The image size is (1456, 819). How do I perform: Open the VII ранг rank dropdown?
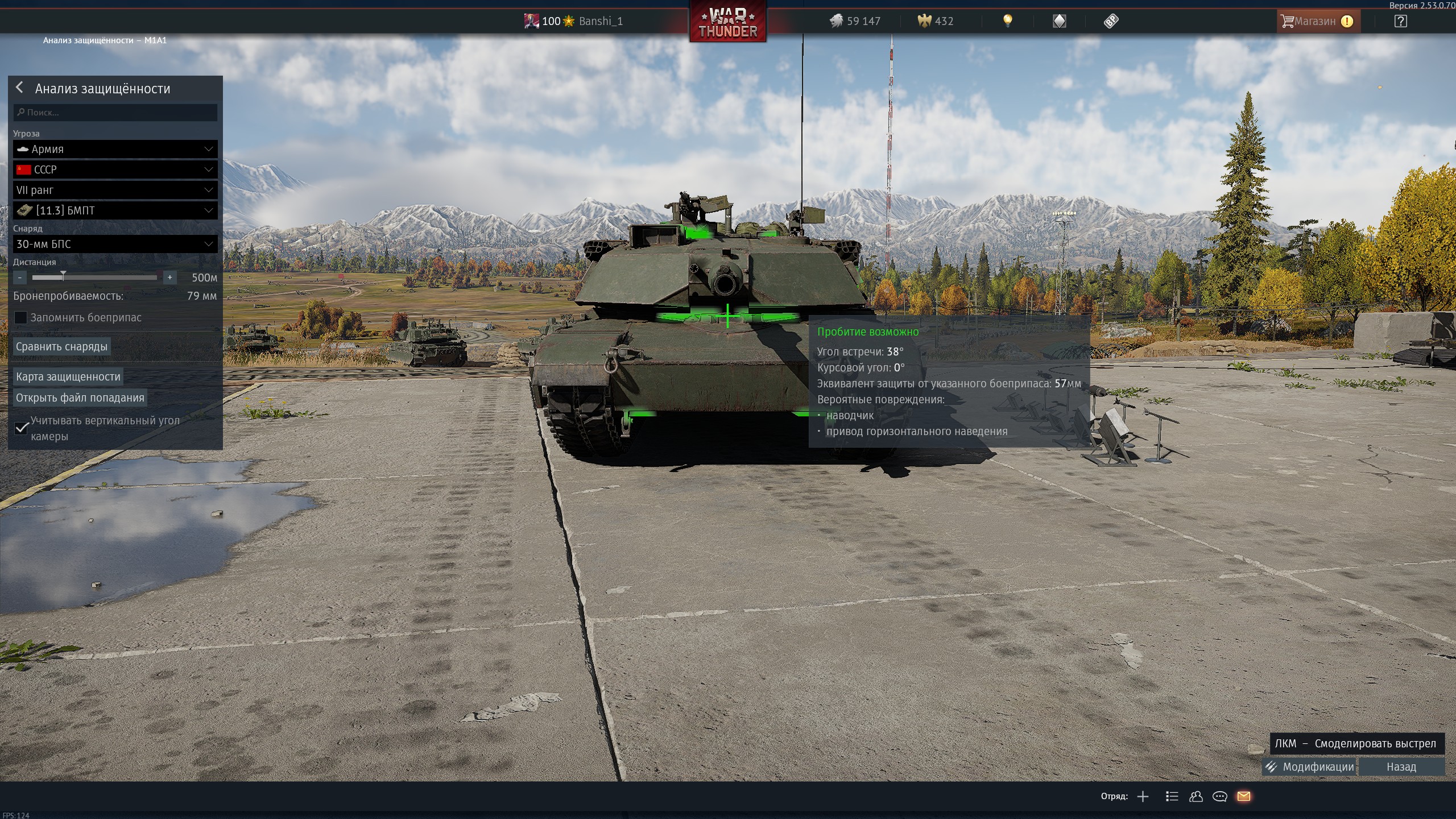coord(115,190)
